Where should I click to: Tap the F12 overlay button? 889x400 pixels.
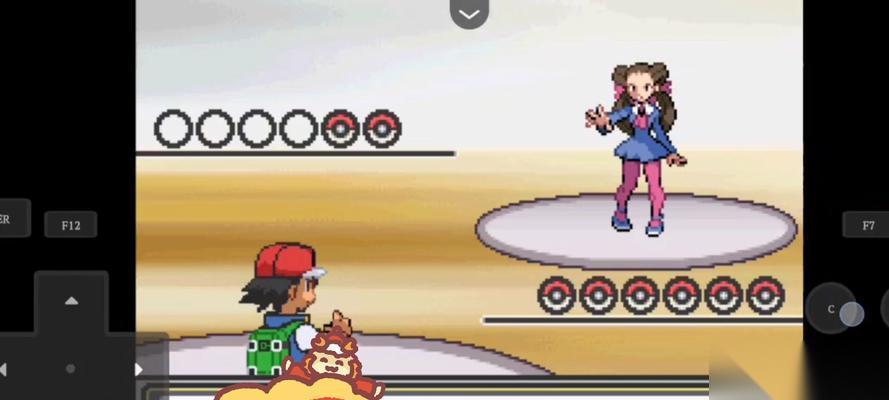[x=70, y=225]
